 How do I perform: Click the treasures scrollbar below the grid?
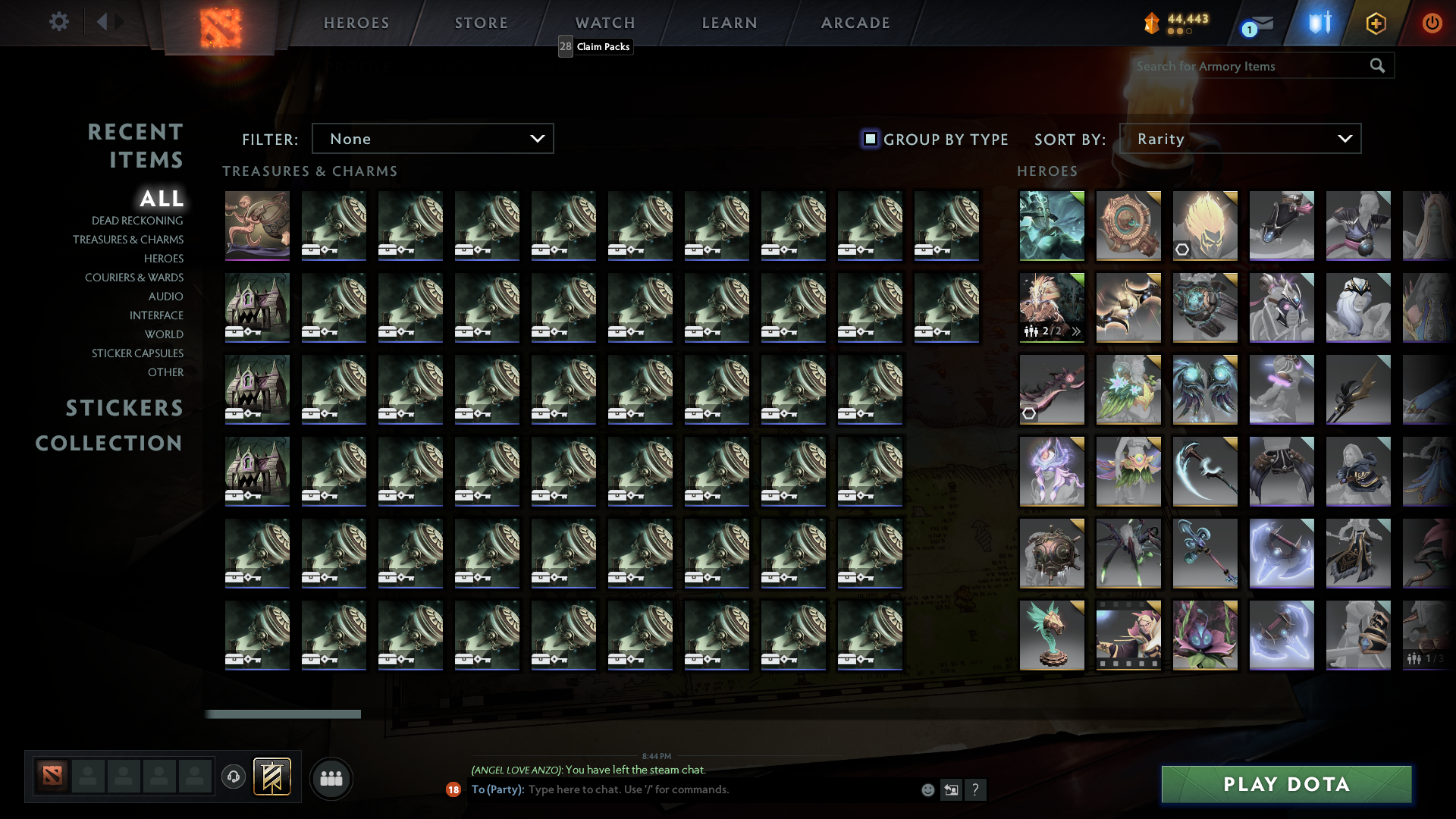click(284, 714)
